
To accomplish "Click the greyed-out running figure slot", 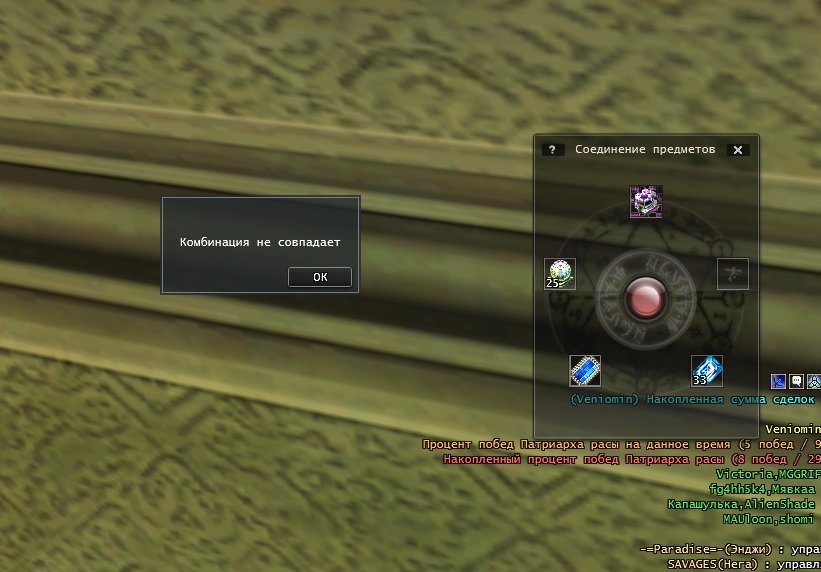I will [733, 273].
